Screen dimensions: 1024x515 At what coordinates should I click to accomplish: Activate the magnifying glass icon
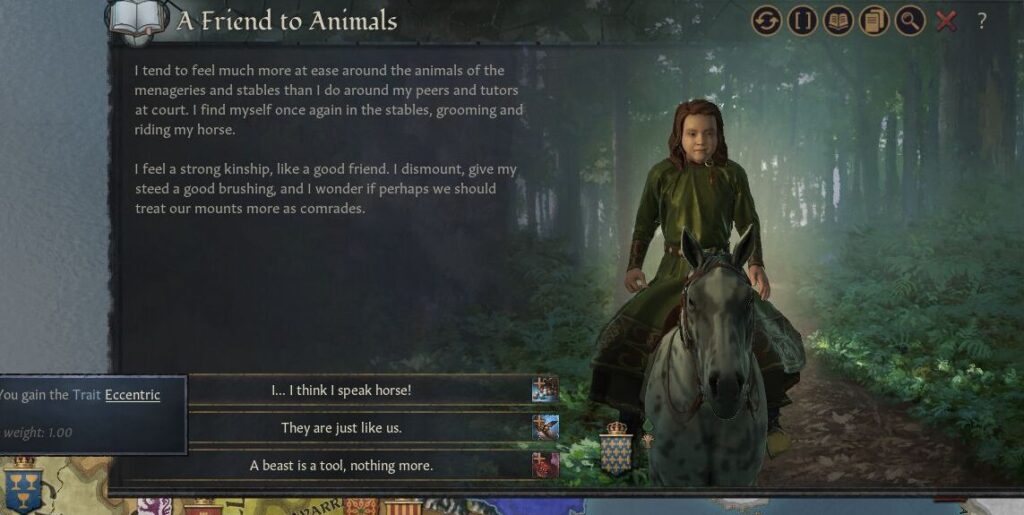click(x=910, y=20)
